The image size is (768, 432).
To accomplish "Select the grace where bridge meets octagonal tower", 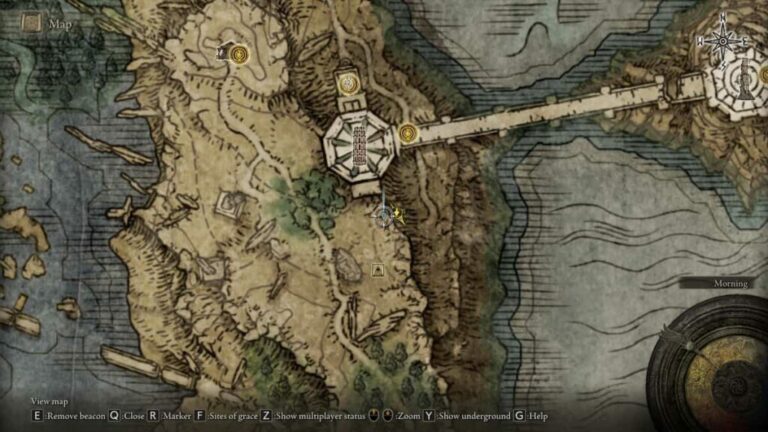I will [407, 132].
